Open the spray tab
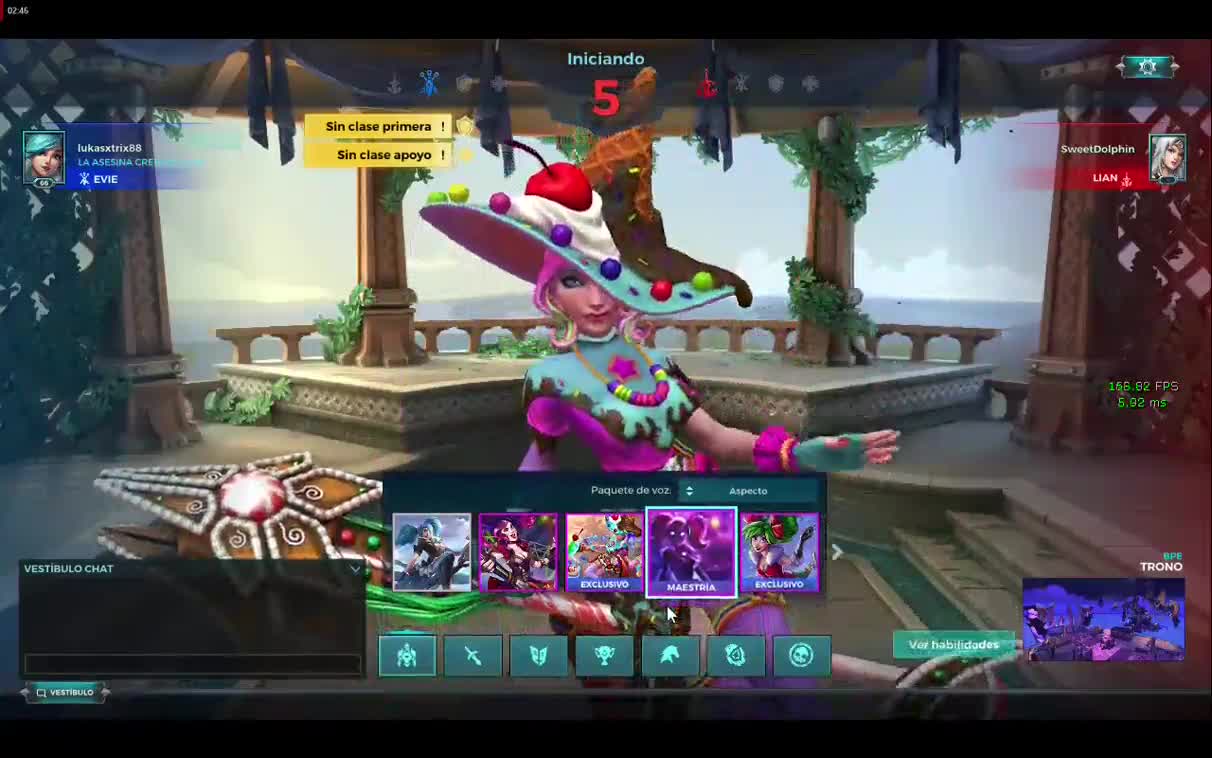The height and width of the screenshot is (758, 1212). pyautogui.click(x=736, y=655)
